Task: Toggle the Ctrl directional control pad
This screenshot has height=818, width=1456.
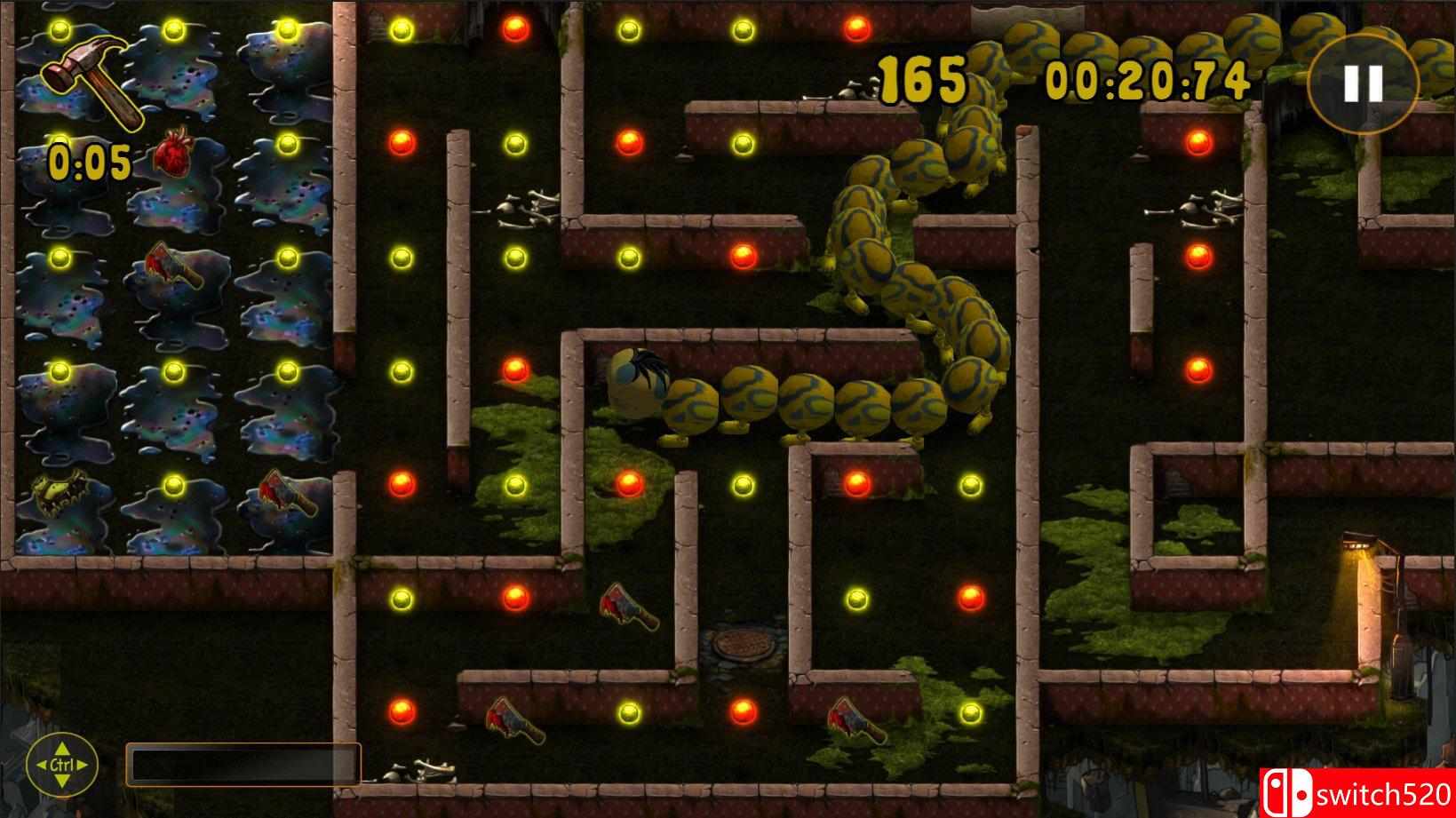Action: pyautogui.click(x=64, y=766)
